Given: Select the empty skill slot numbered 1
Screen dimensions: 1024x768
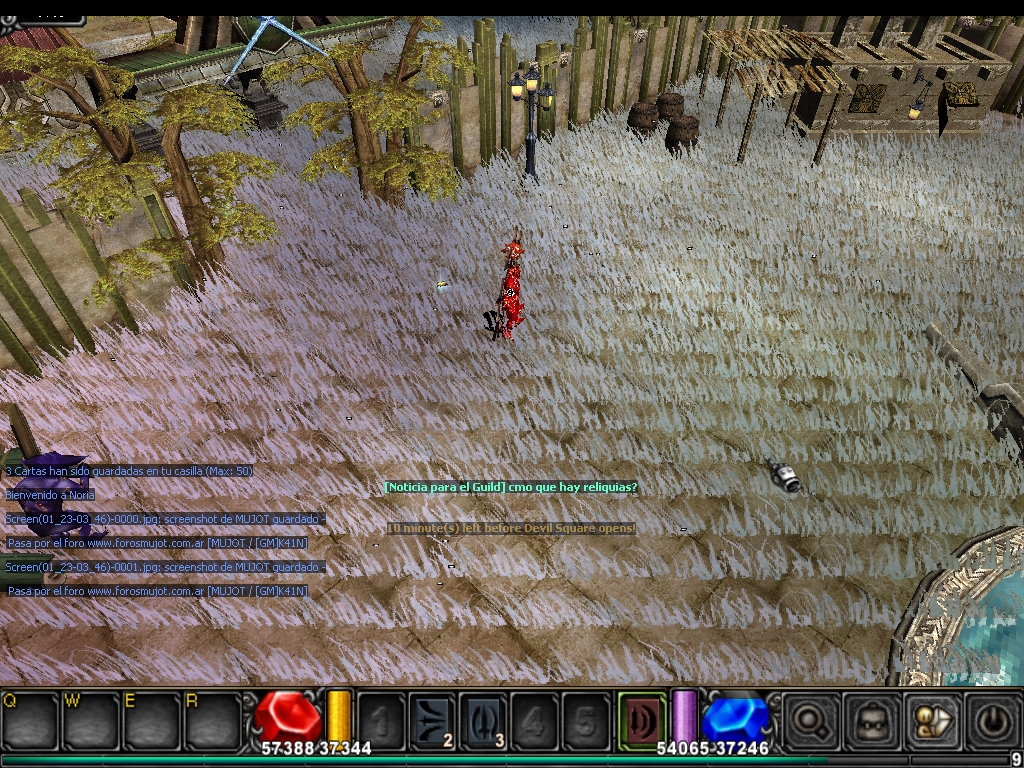Looking at the screenshot, I should point(381,720).
